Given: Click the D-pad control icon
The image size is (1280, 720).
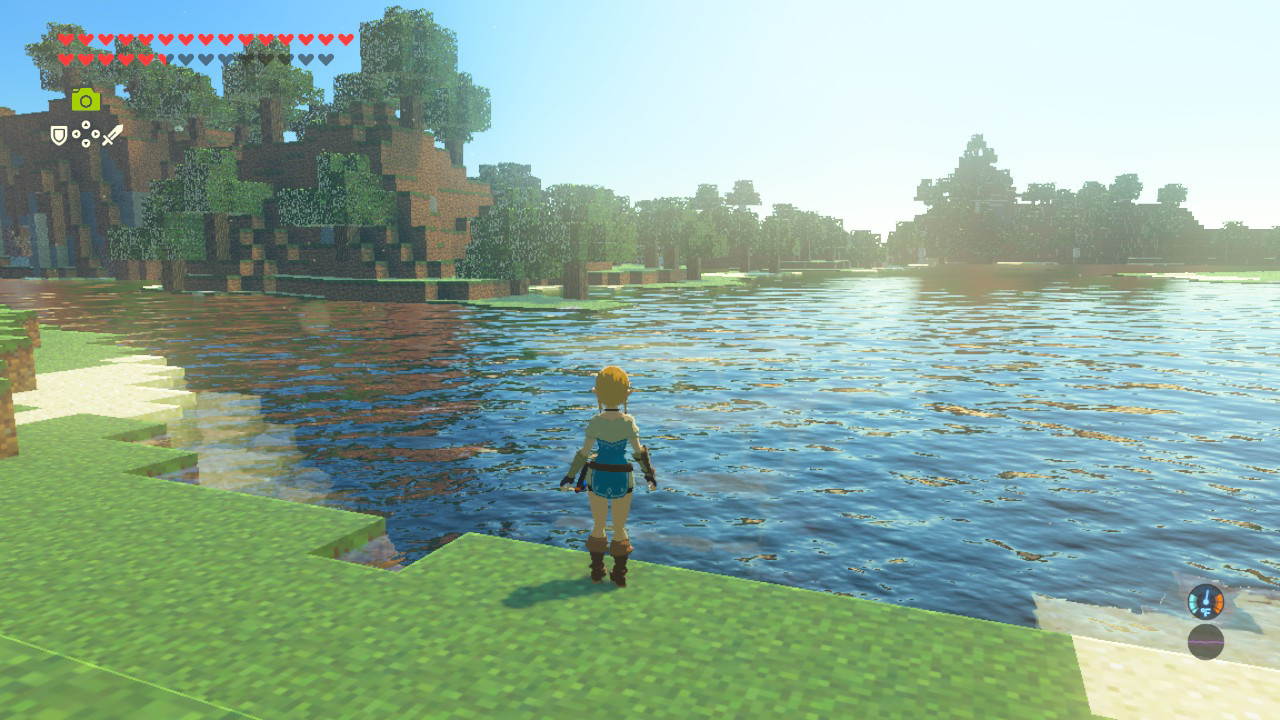Looking at the screenshot, I should (86, 133).
